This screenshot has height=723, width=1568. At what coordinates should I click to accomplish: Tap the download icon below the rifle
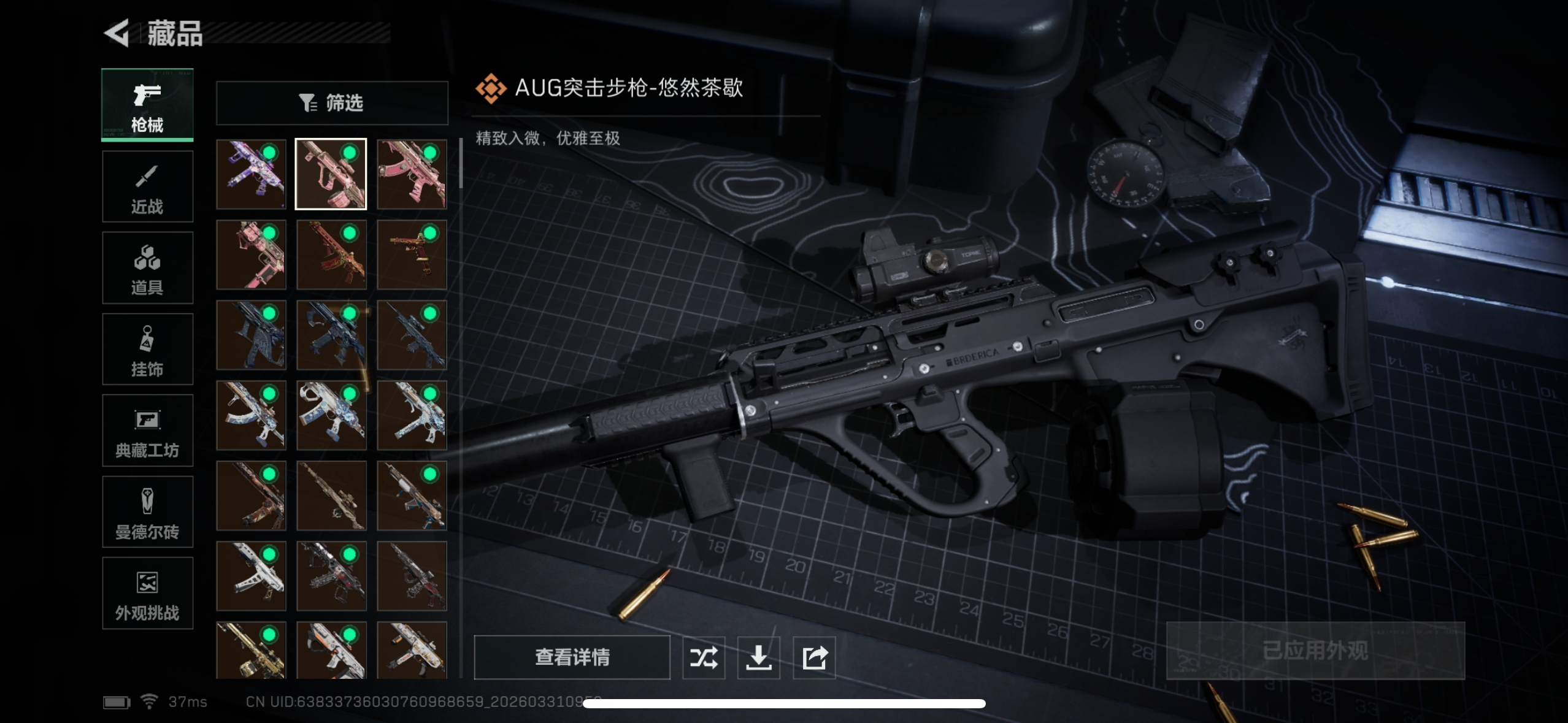[759, 657]
